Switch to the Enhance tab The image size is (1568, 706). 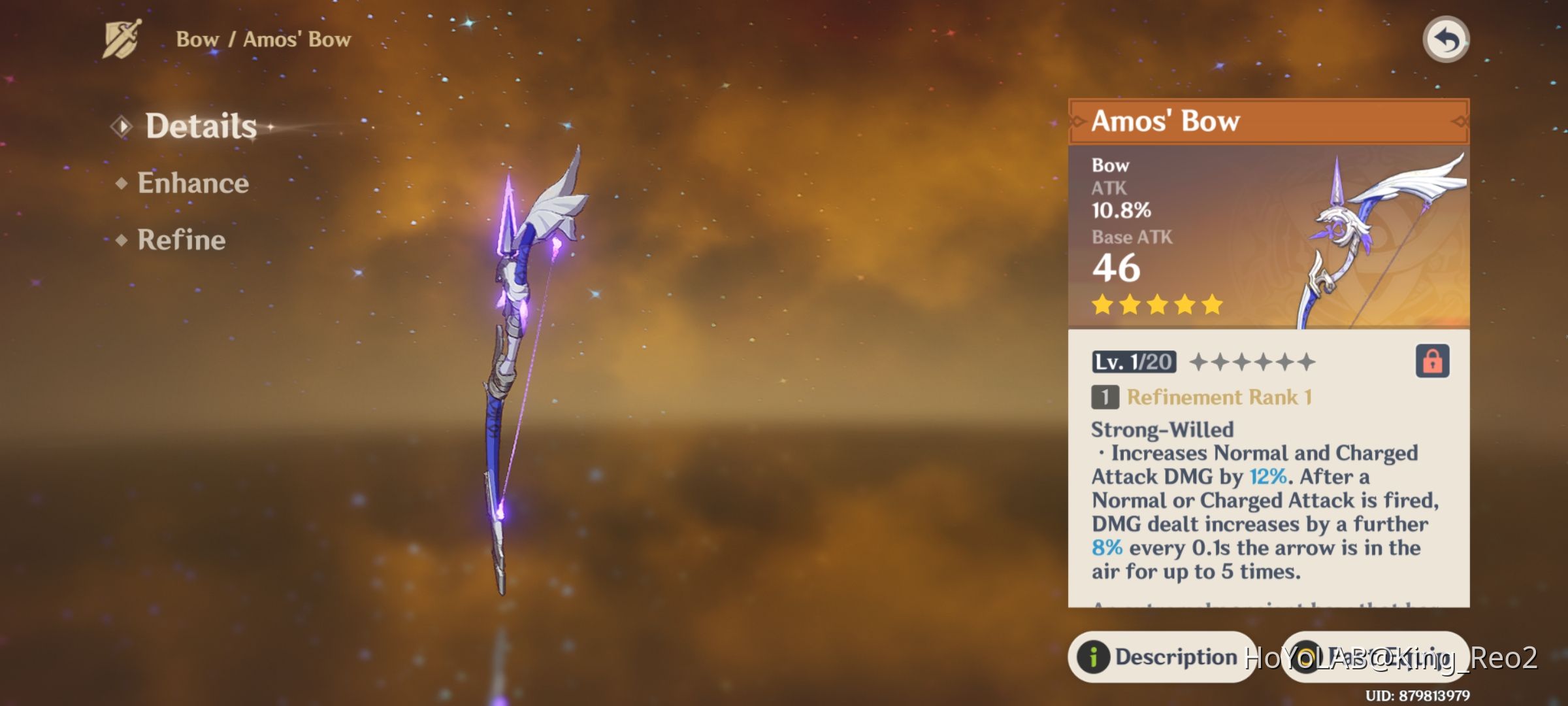coord(191,183)
